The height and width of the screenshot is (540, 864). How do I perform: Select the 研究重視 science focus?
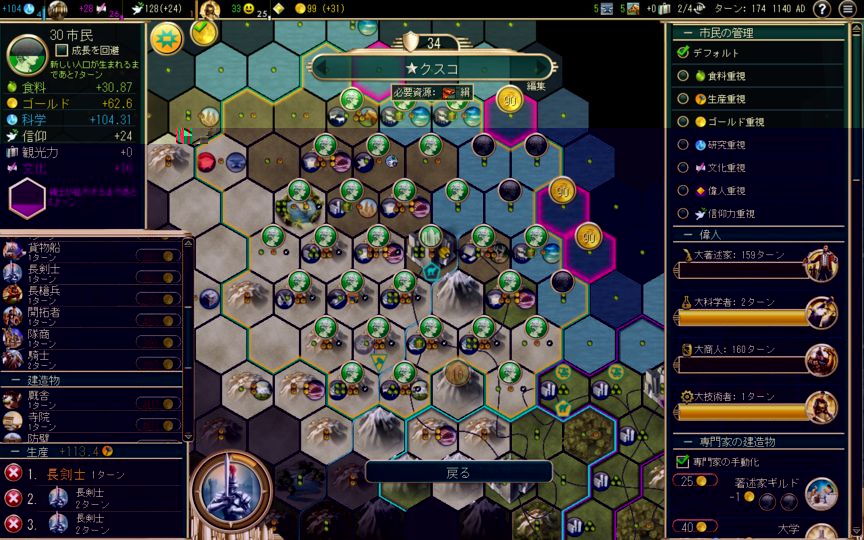click(x=684, y=145)
